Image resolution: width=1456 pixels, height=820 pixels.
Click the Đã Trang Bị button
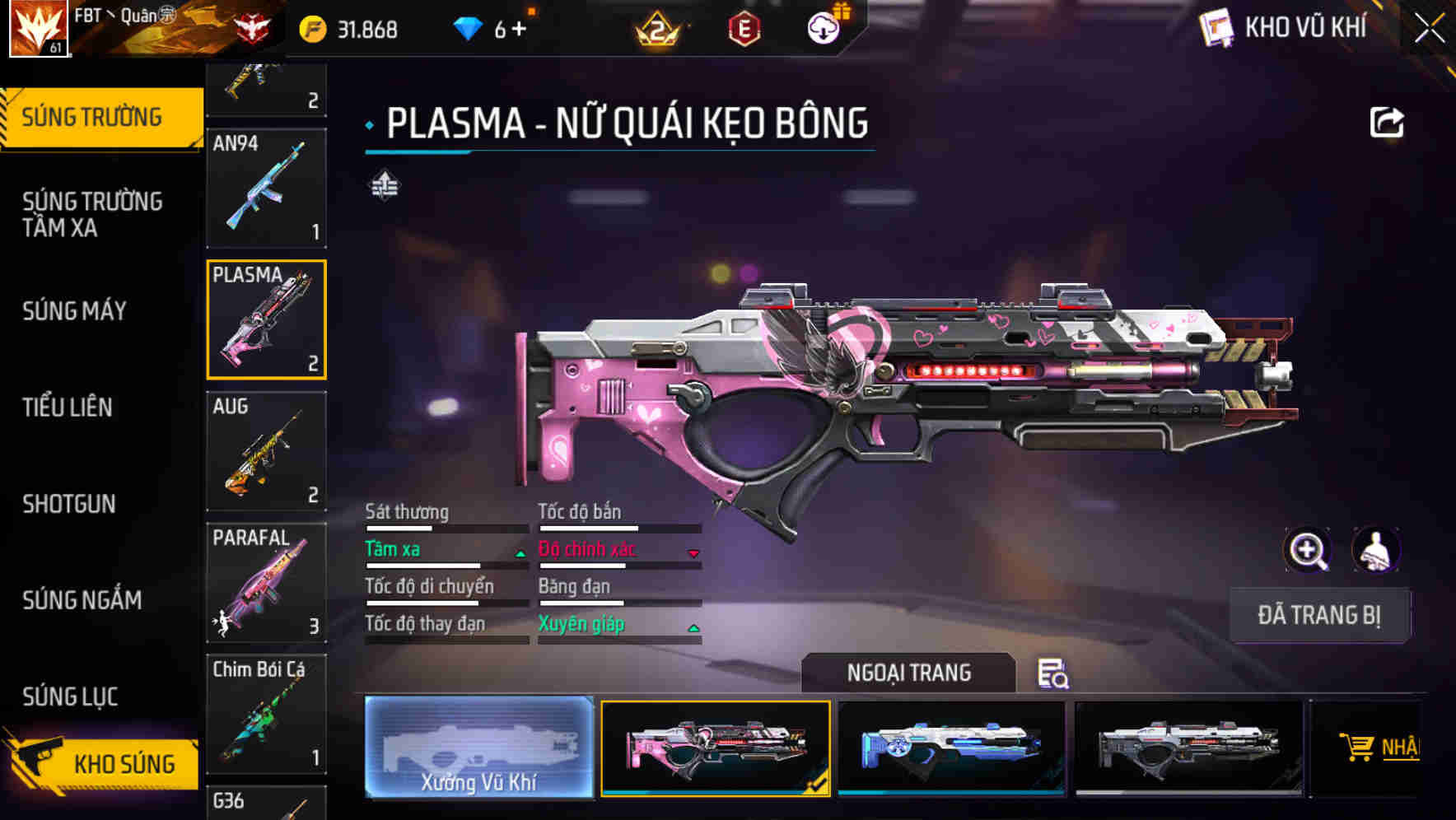point(1318,615)
